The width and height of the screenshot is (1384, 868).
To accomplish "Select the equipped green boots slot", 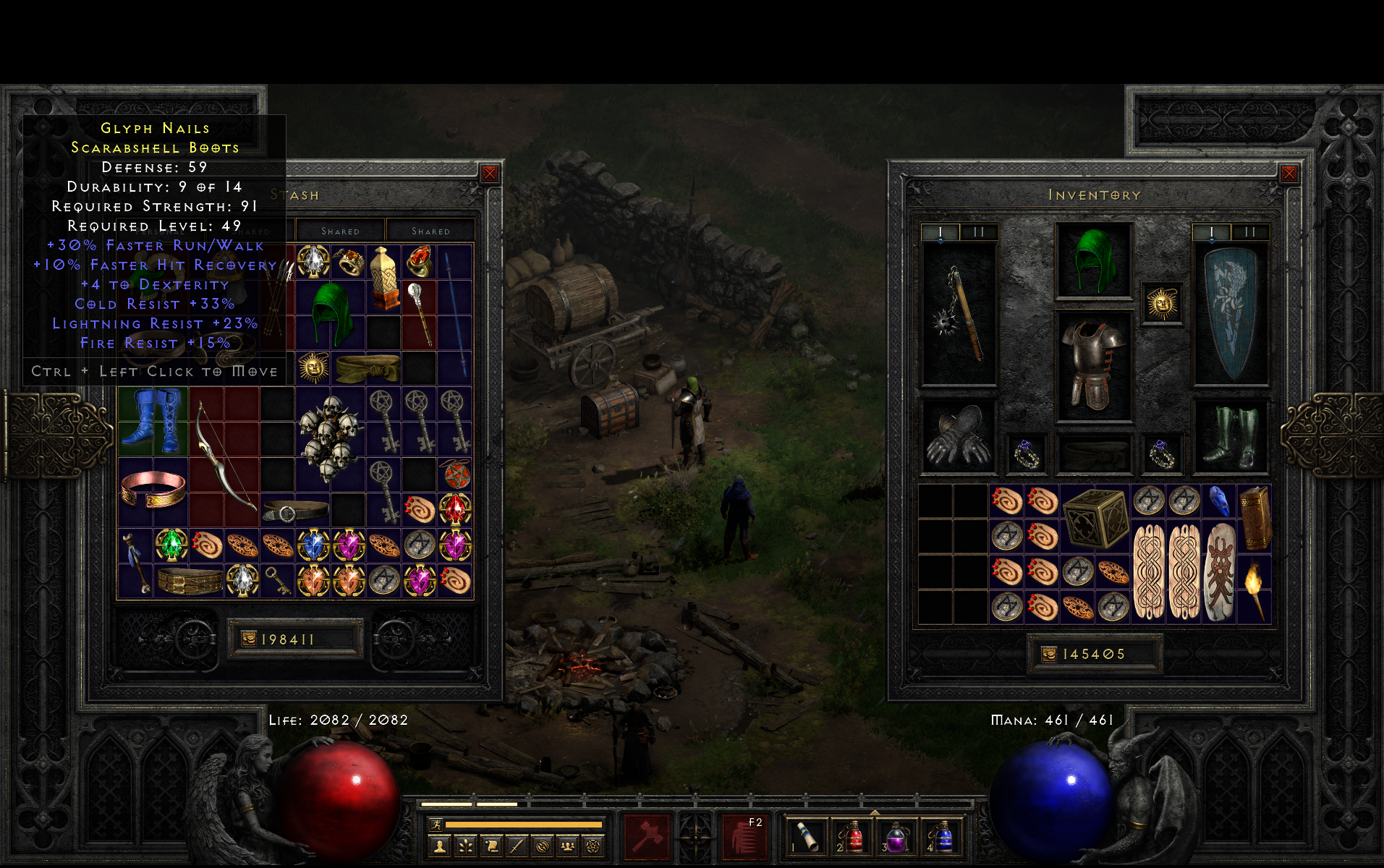I will [1230, 437].
